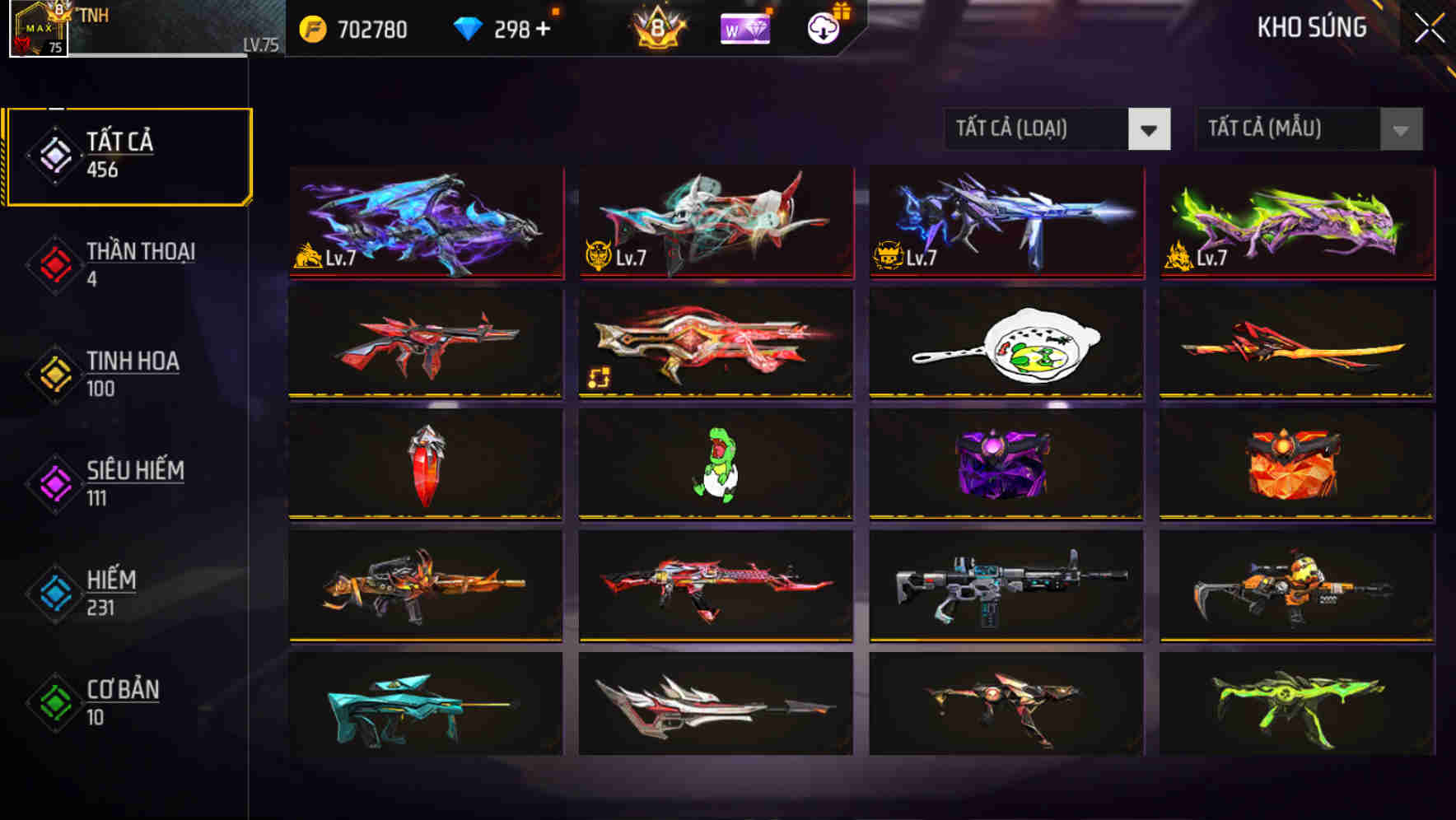Open the gold coin balance display
This screenshot has height=820, width=1456.
pyautogui.click(x=354, y=28)
